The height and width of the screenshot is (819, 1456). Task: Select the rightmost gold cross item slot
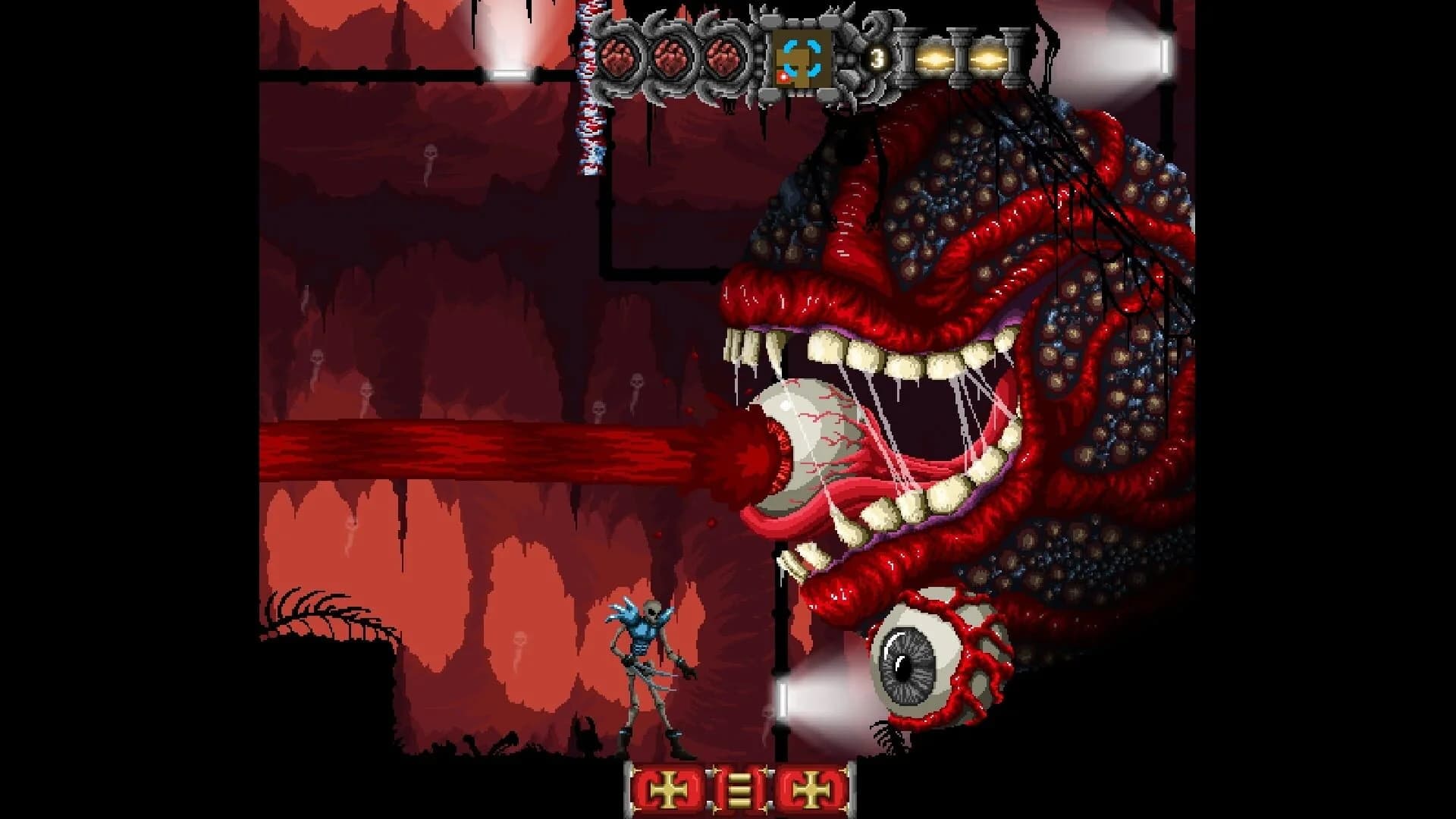pyautogui.click(x=811, y=789)
